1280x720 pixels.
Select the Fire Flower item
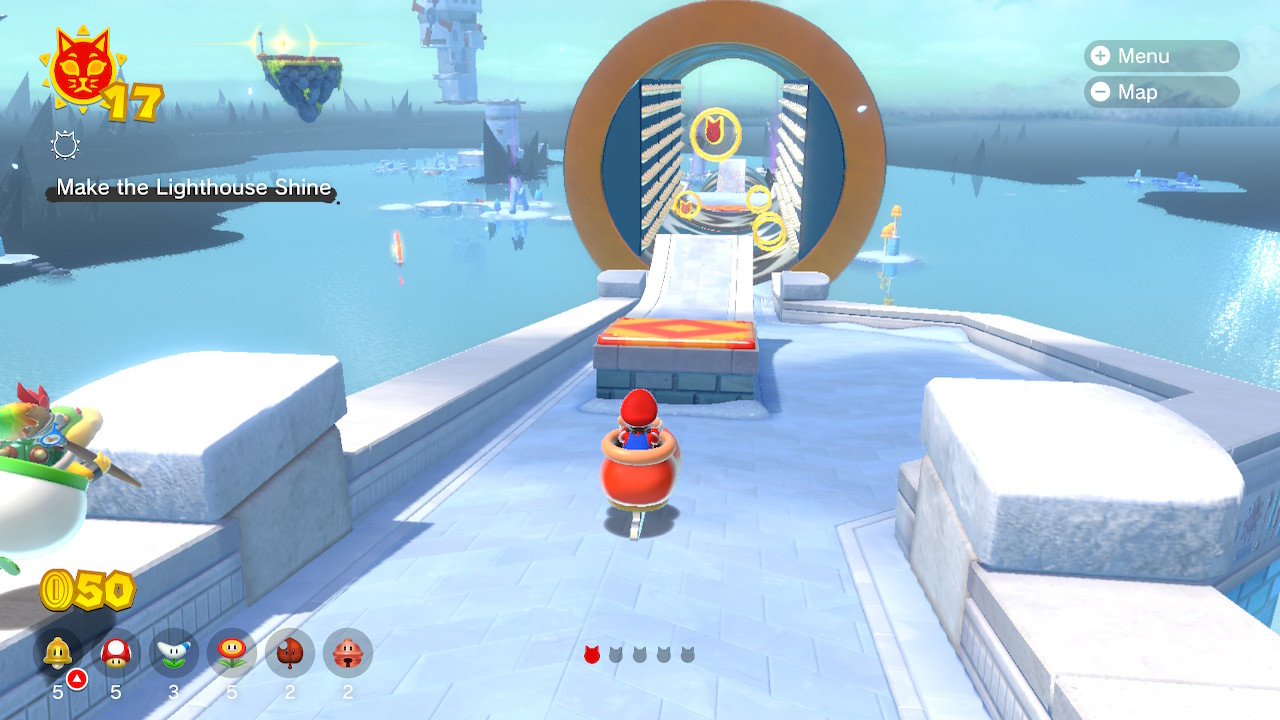[230, 653]
